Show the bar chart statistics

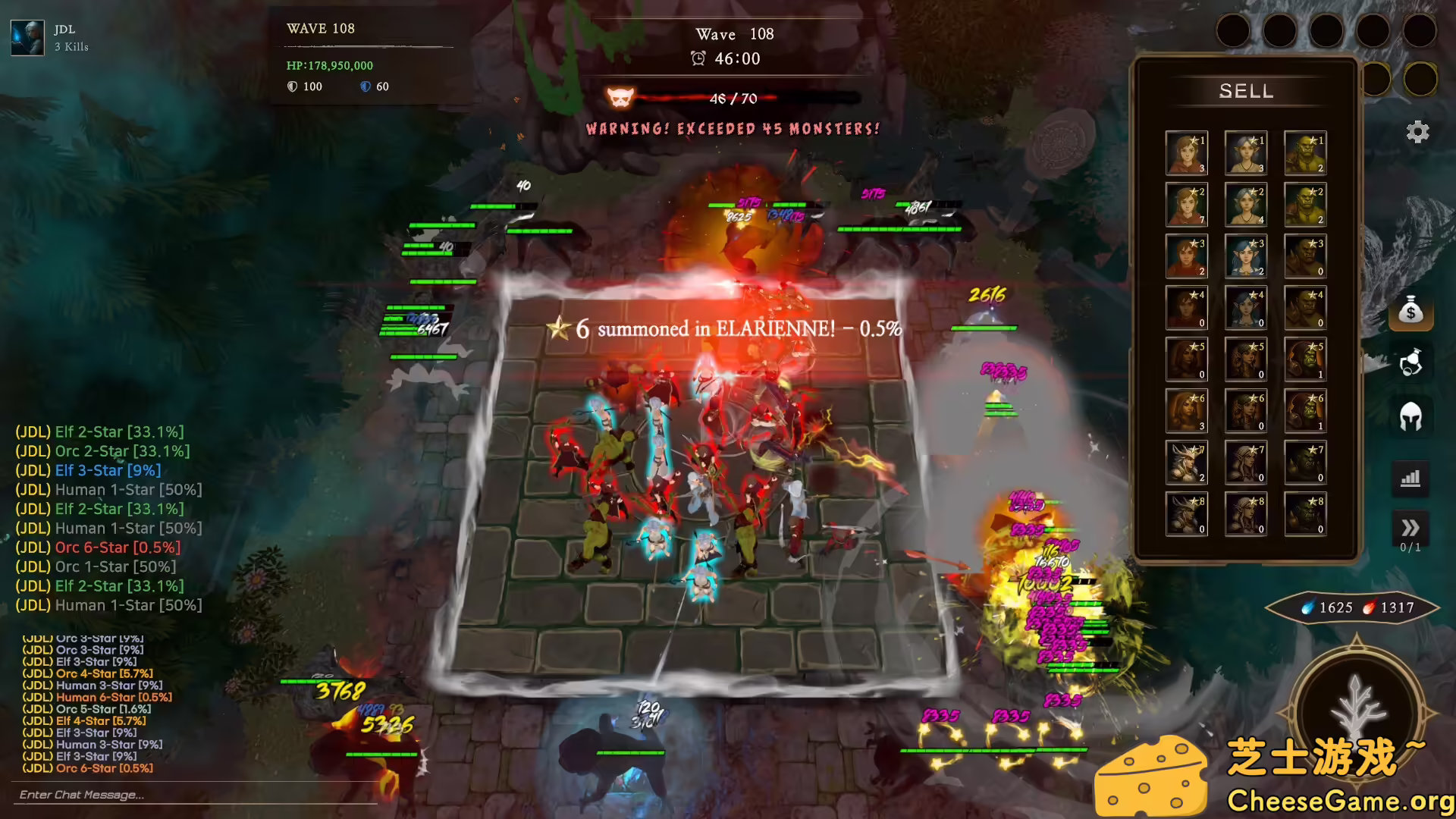tap(1410, 479)
